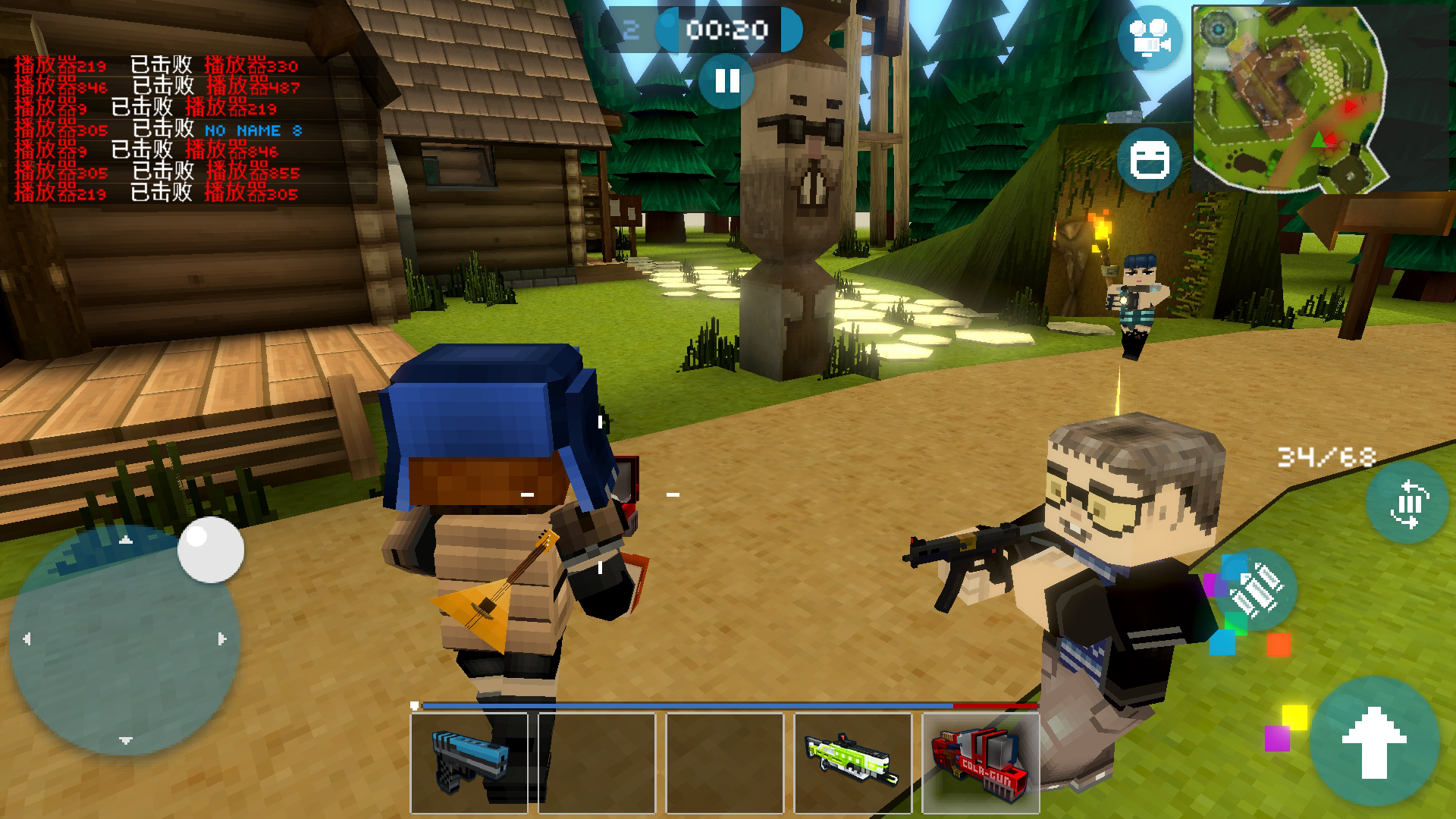Screen dimensions: 1456x819
Task: Reload using the magazine swap button
Action: [x=1407, y=503]
